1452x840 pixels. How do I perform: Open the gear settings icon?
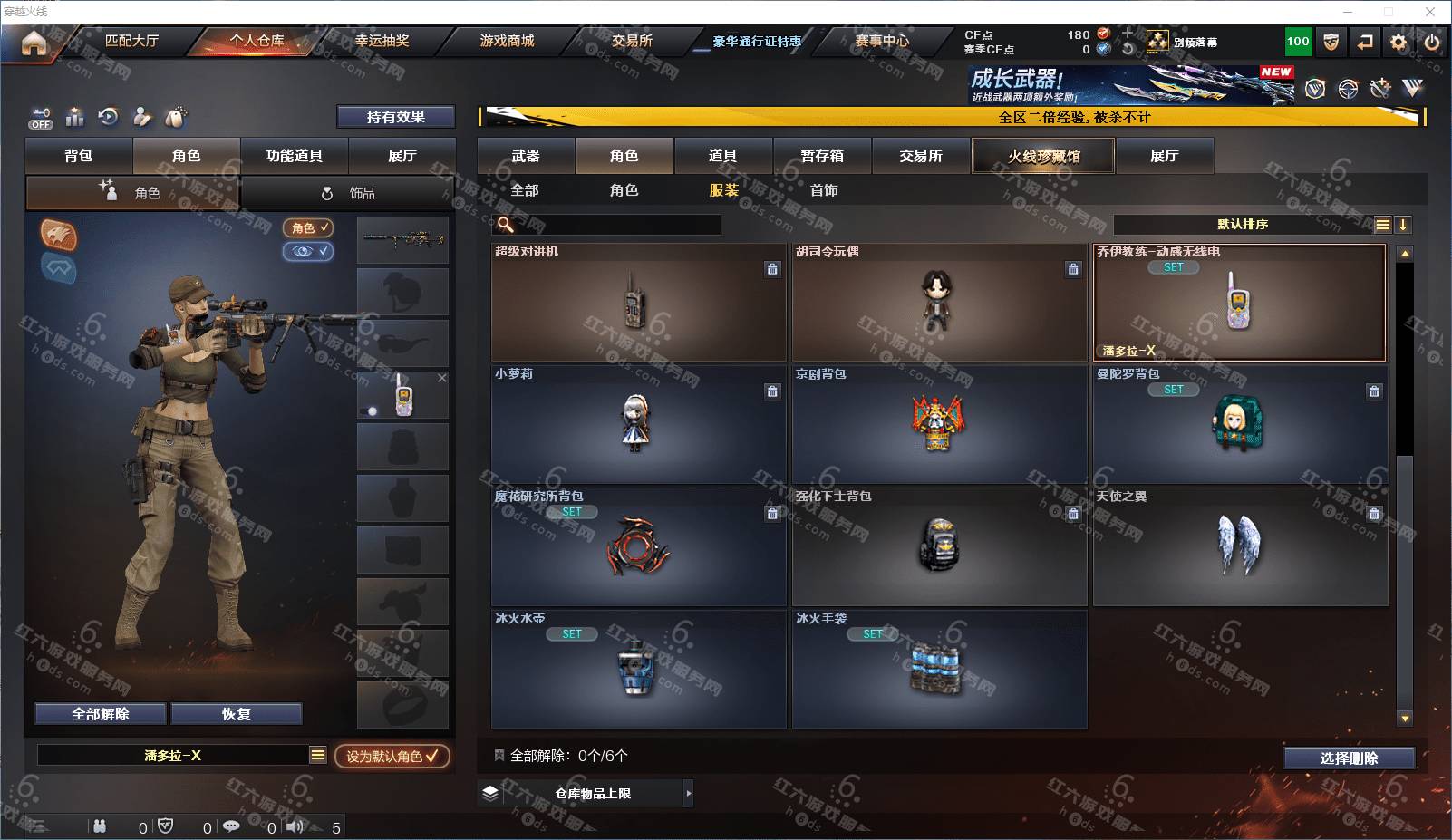point(1399,42)
